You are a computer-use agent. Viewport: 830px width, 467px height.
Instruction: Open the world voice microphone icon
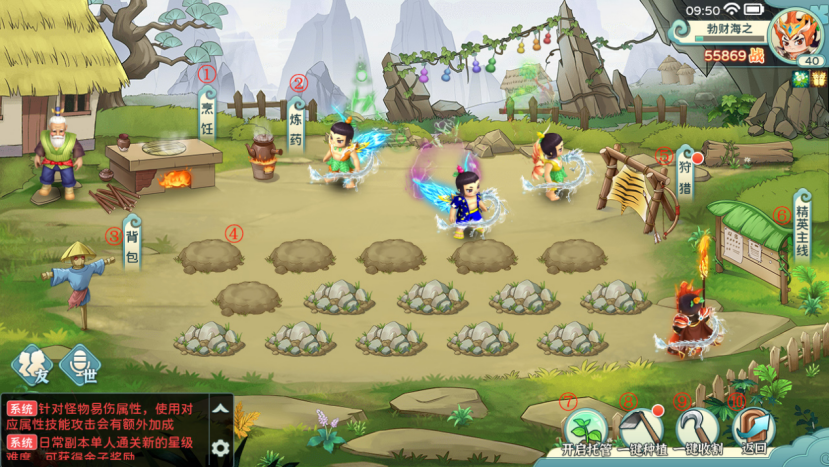click(x=79, y=365)
